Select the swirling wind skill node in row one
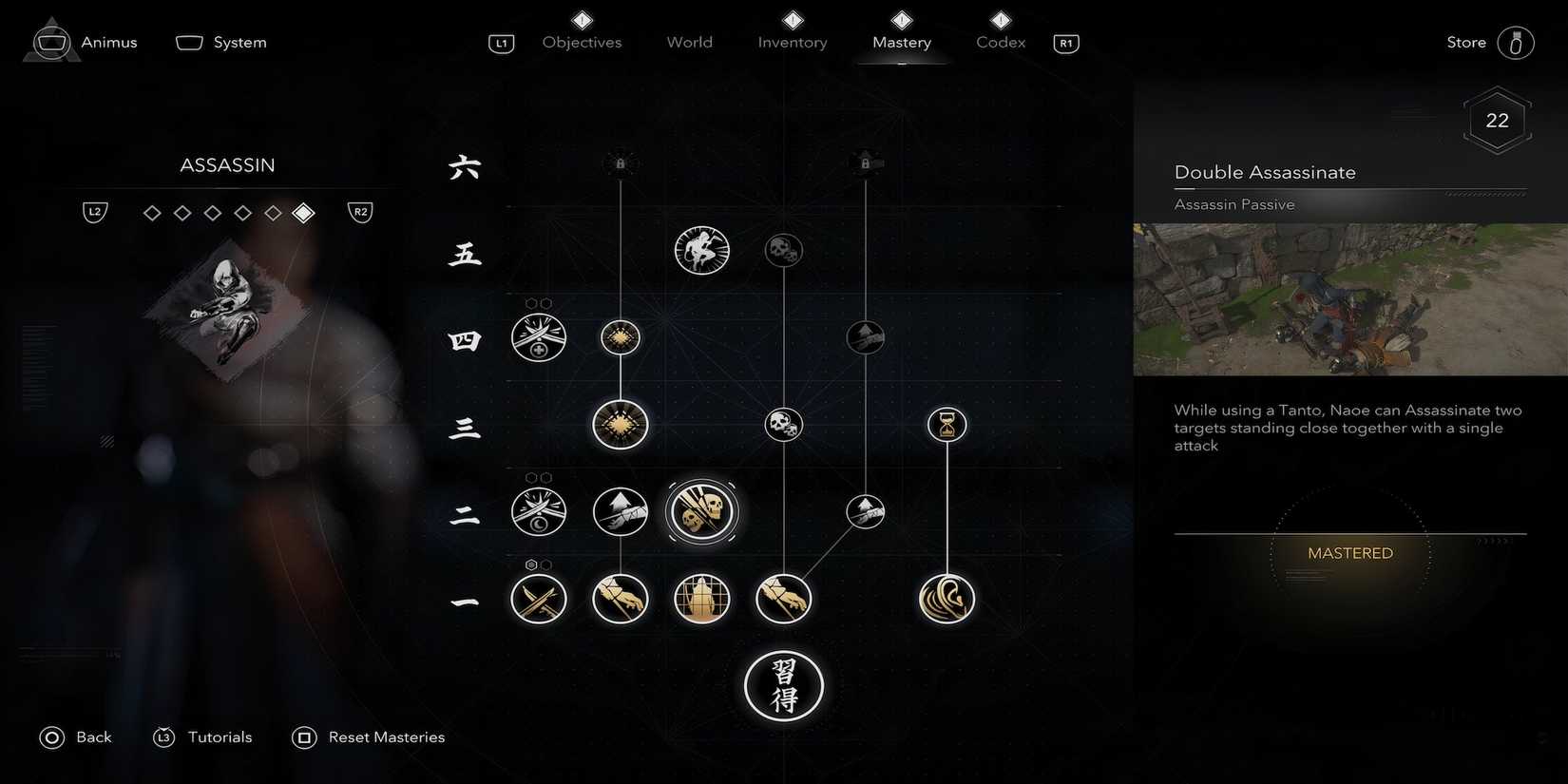Screen dimensions: 1568x784 (x=947, y=599)
